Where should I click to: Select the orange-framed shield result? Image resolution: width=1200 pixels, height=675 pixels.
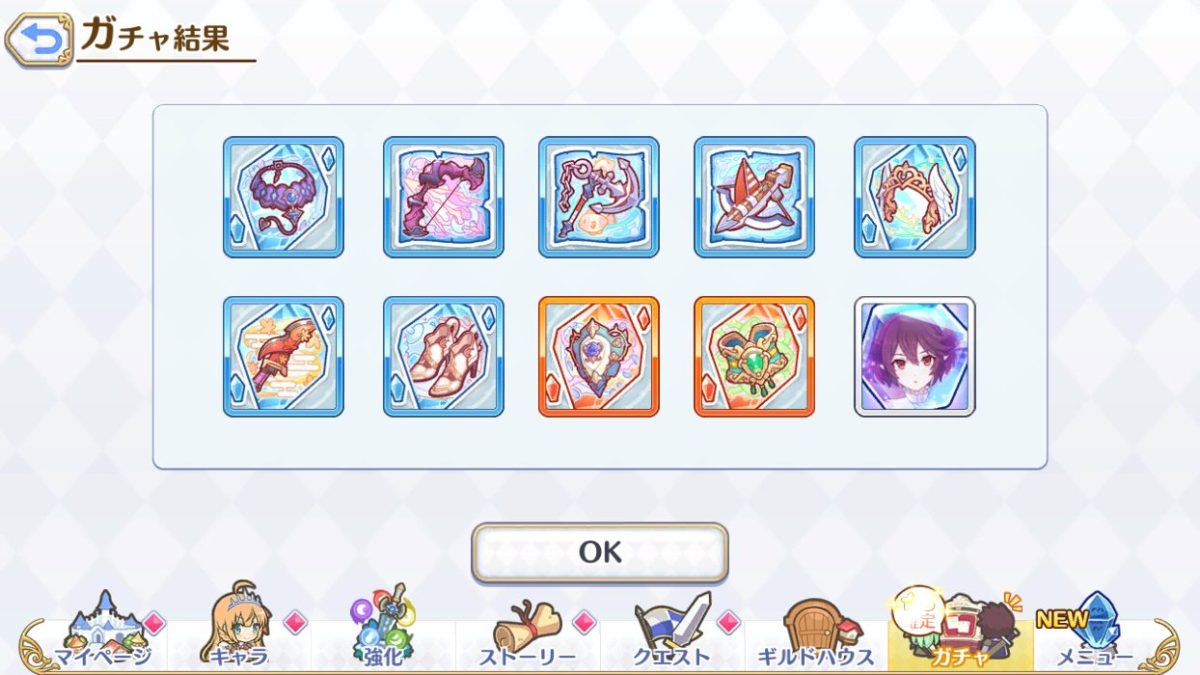point(599,356)
